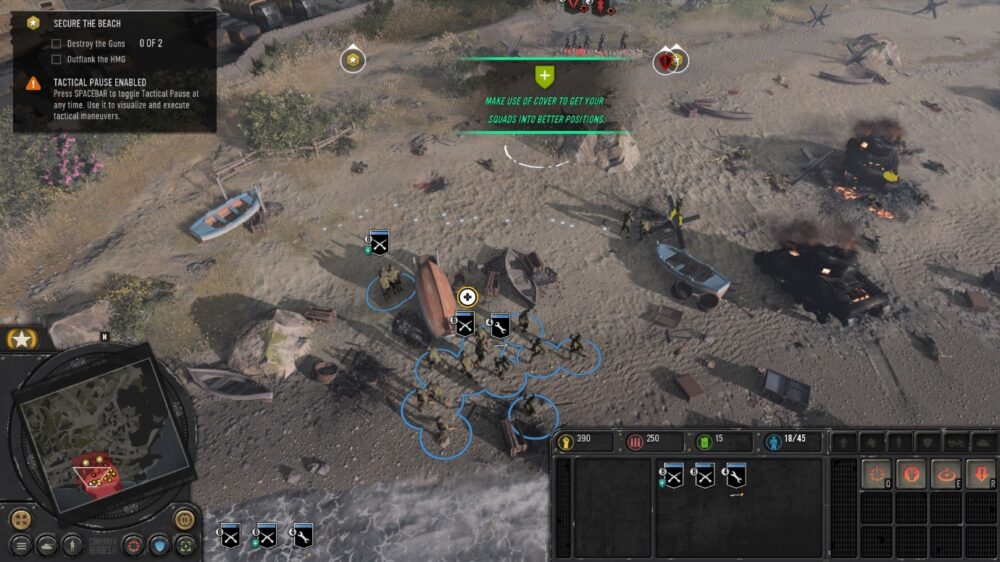Click the gold star objective marker on the beach

[352, 60]
